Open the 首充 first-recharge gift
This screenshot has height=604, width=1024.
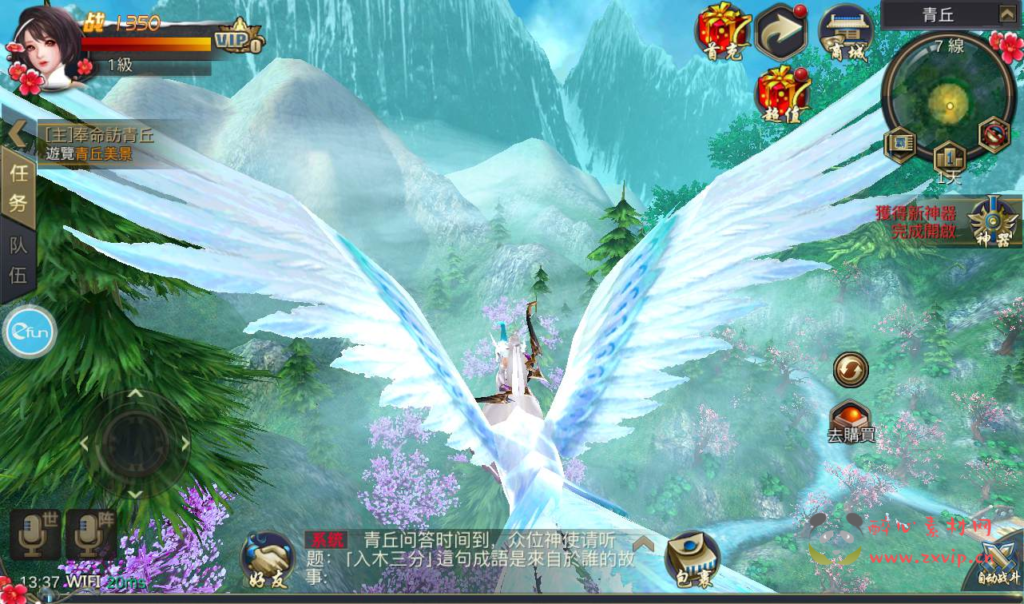tap(723, 30)
